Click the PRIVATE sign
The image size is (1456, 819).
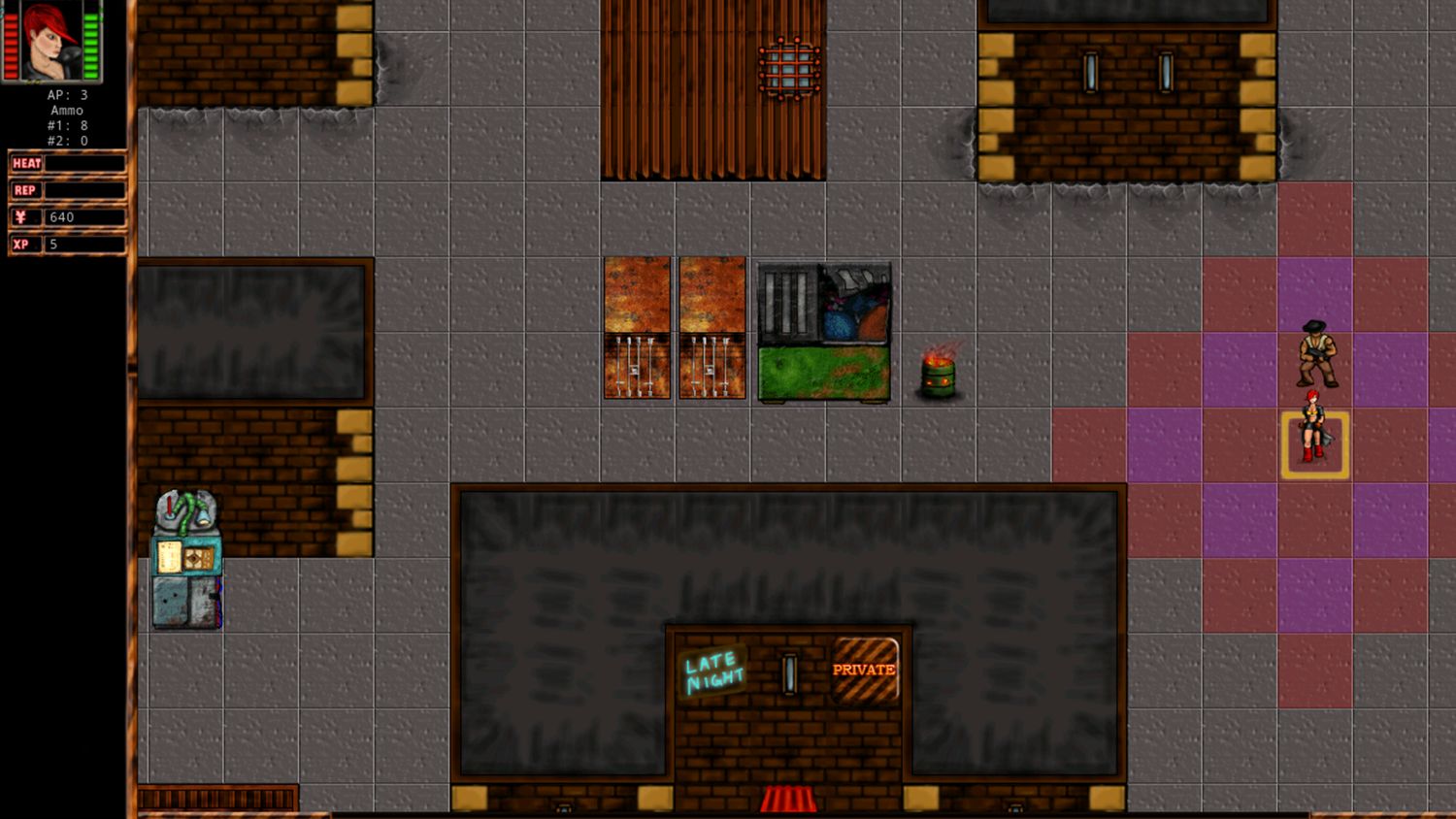866,669
